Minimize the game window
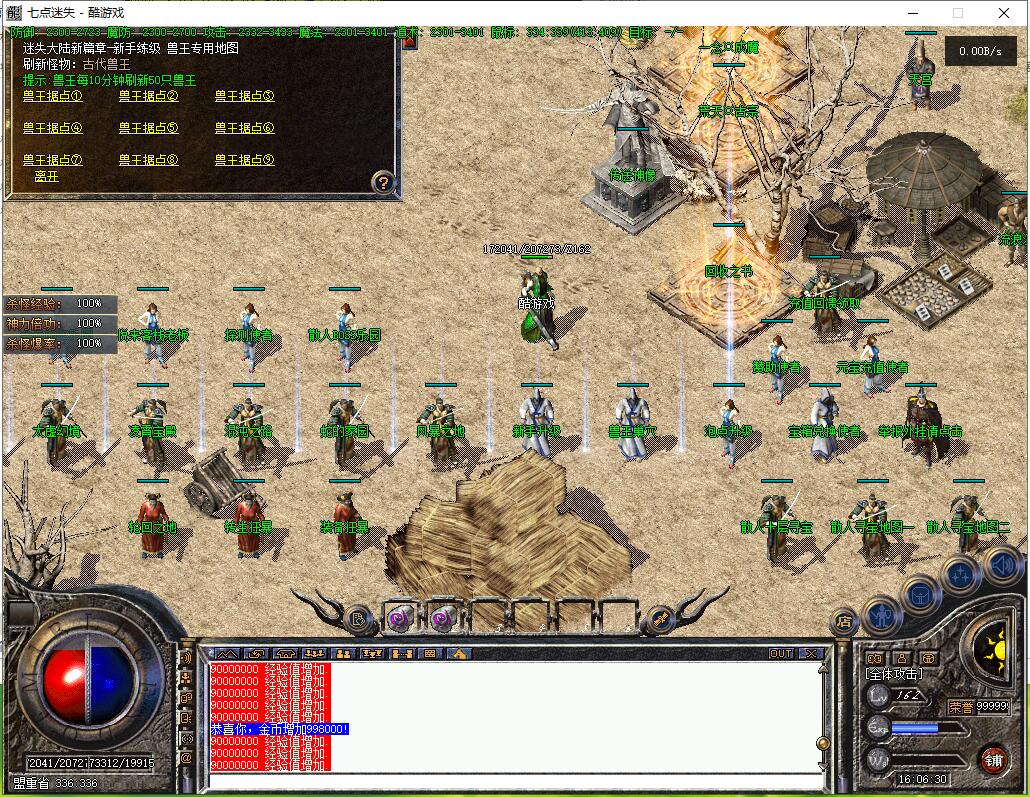Image resolution: width=1030 pixels, height=797 pixels. tap(911, 13)
